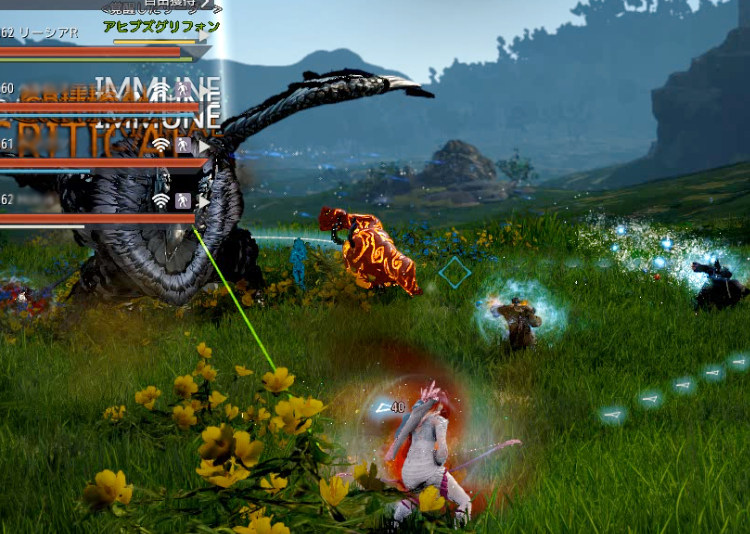Screen dimensions: 750x534
Task: Click the follow icon for the level 60 member
Action: click(x=183, y=90)
